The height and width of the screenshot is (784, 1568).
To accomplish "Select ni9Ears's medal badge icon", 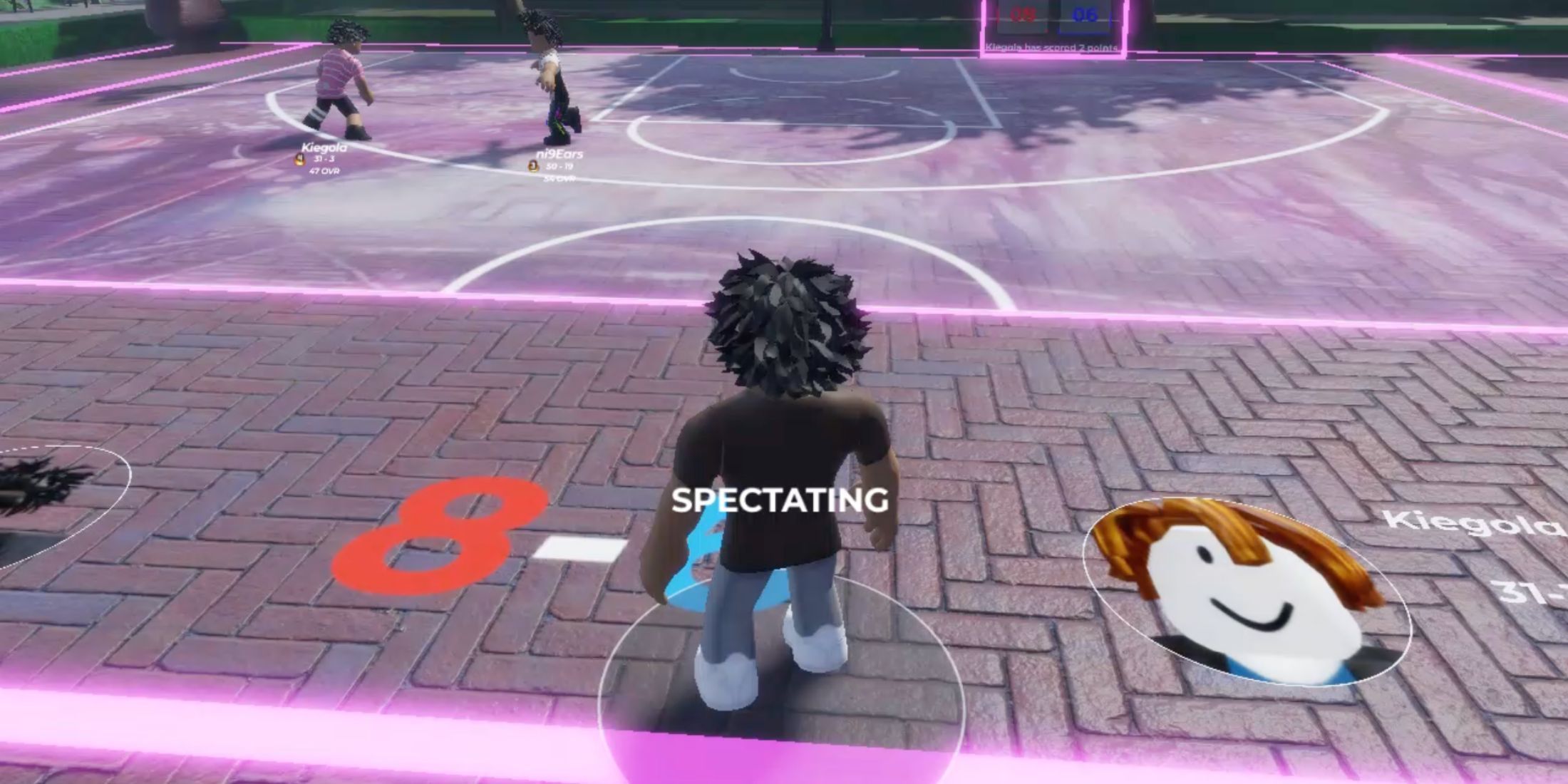I will coord(532,166).
